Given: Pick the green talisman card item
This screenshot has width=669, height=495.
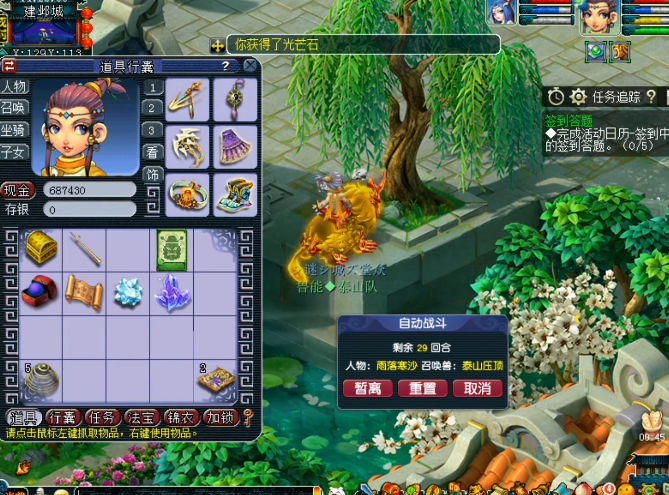Looking at the screenshot, I should [x=171, y=249].
